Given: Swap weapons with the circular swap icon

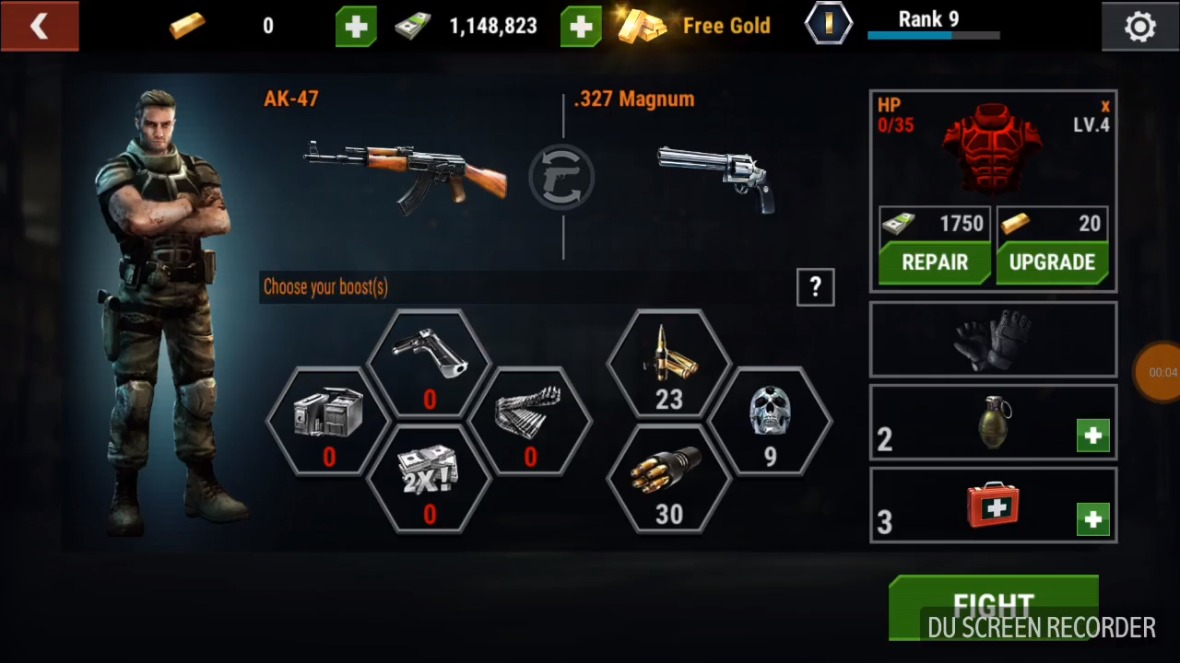Looking at the screenshot, I should pos(561,178).
